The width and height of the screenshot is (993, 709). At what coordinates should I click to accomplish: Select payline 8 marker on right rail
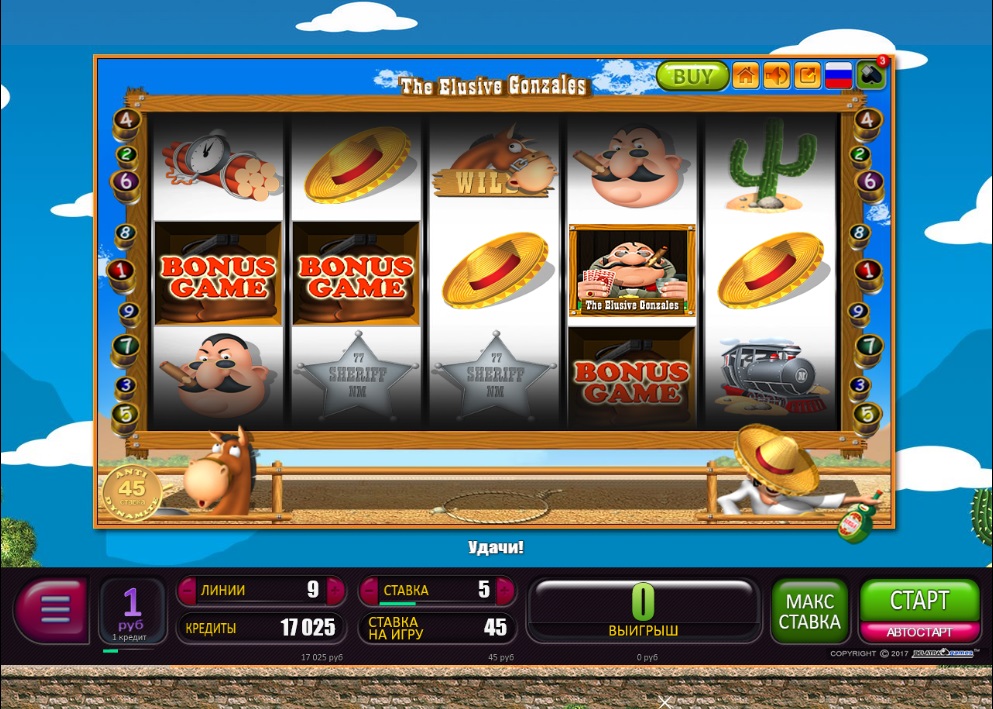pos(860,235)
